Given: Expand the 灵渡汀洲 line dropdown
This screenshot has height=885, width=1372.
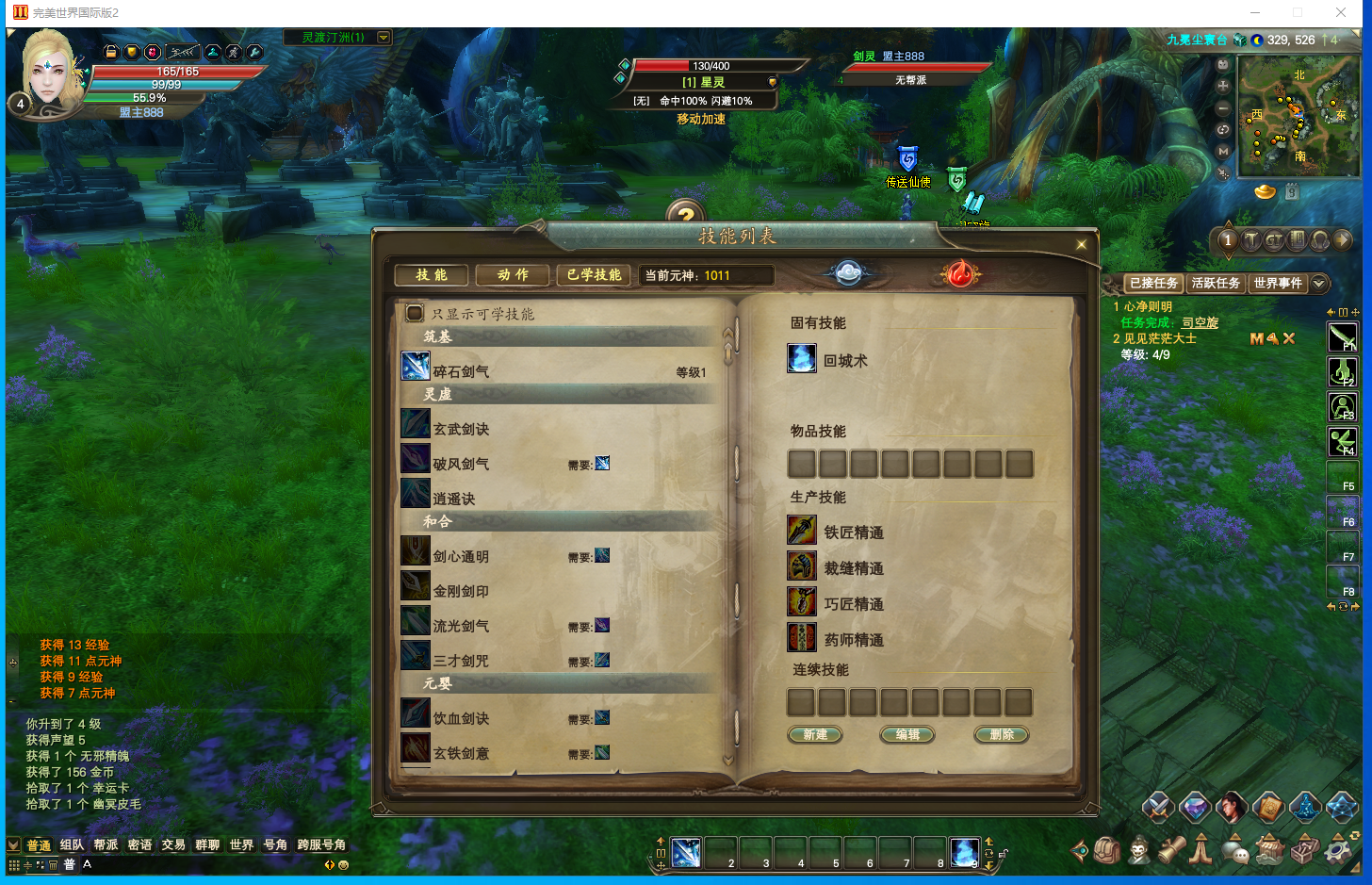Looking at the screenshot, I should click(384, 38).
